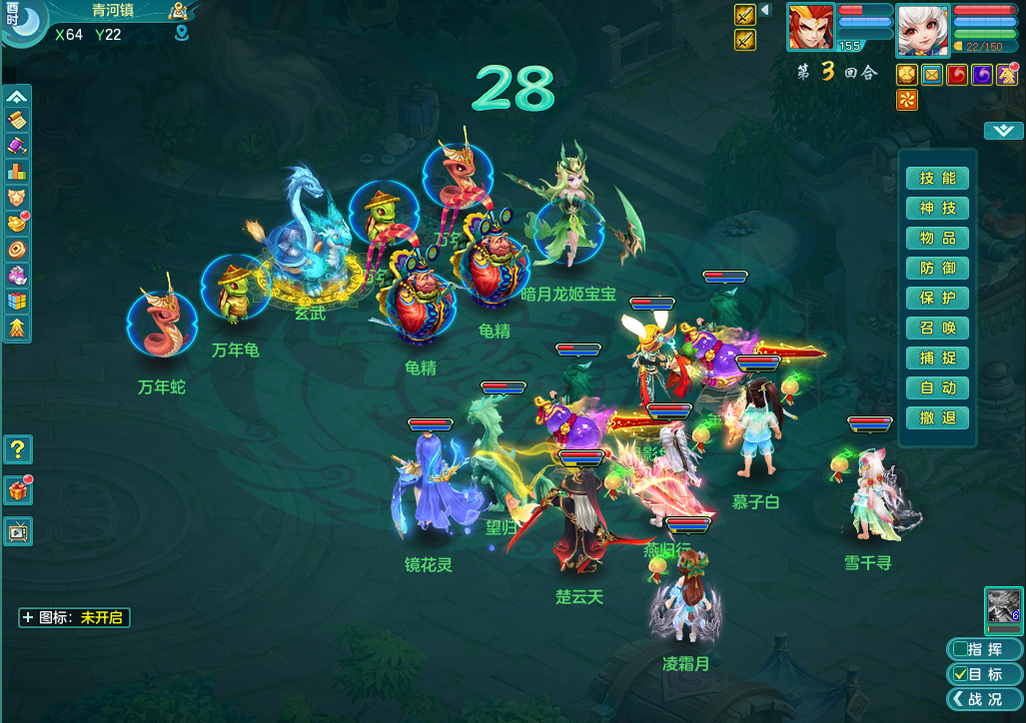The height and width of the screenshot is (723, 1026).
Task: Collapse the left sidebar with the up arrow
Action: click(x=17, y=97)
